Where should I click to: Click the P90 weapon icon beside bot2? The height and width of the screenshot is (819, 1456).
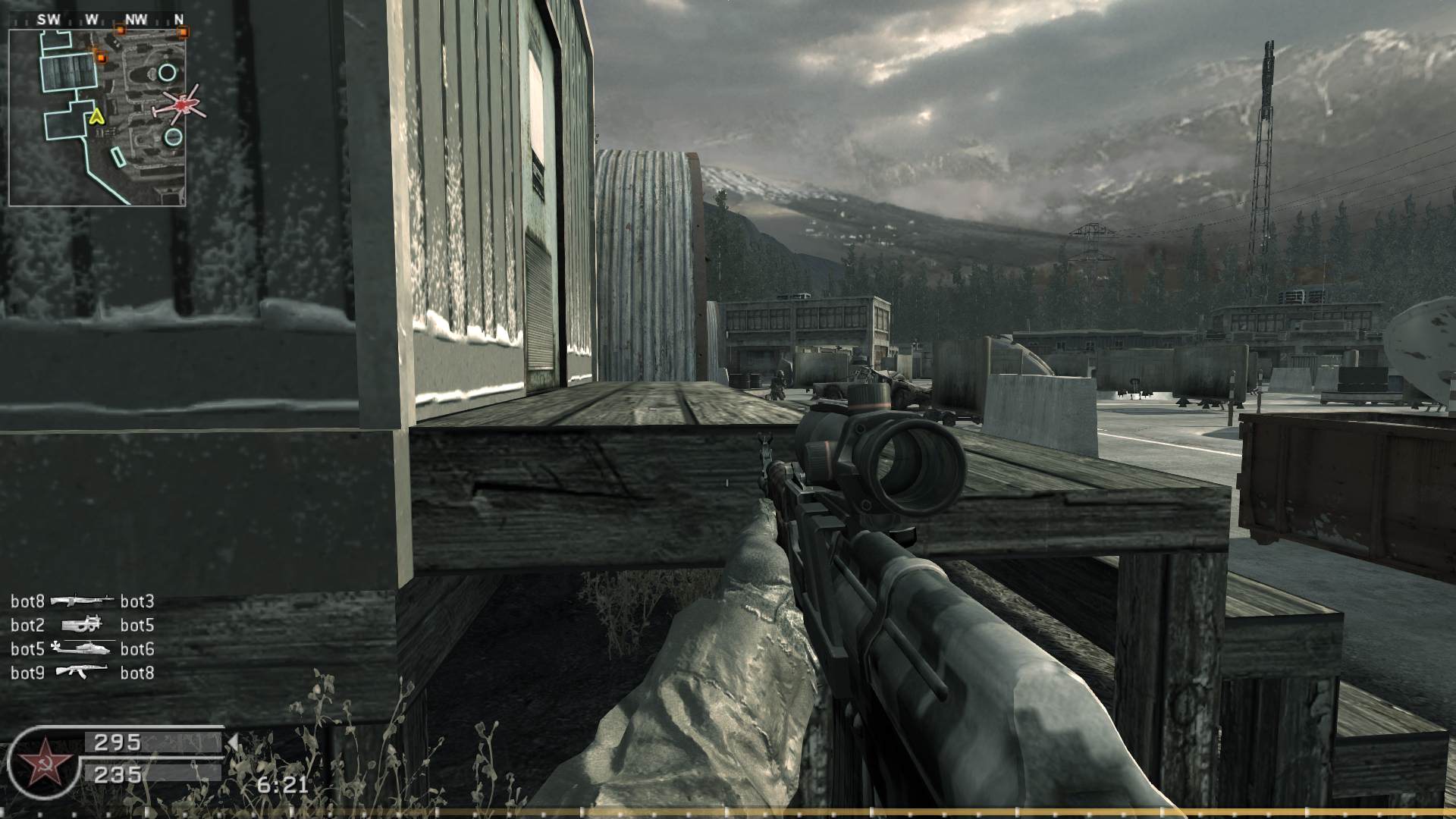pyautogui.click(x=82, y=626)
